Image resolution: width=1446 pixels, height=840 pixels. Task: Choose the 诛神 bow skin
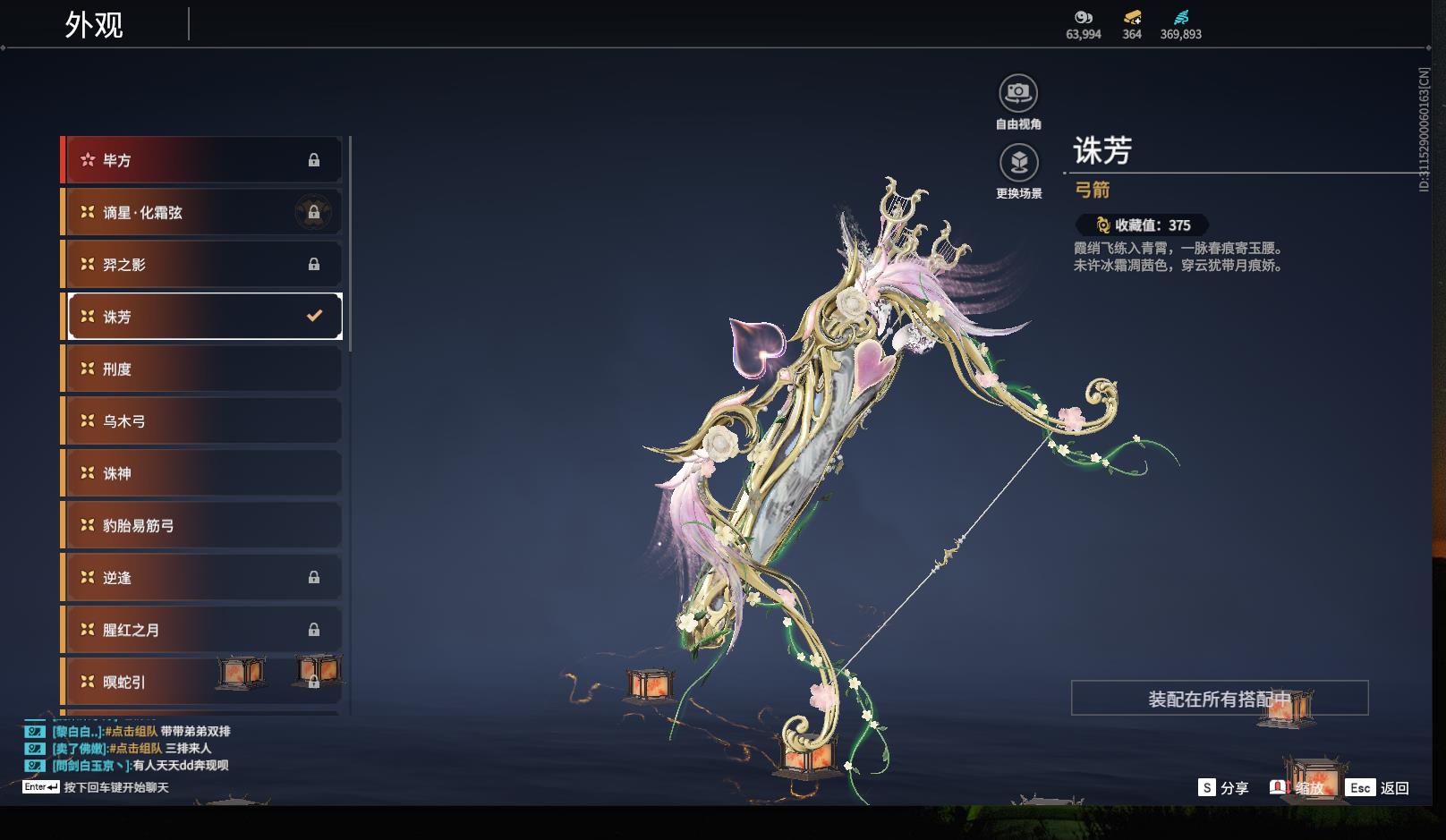click(201, 472)
